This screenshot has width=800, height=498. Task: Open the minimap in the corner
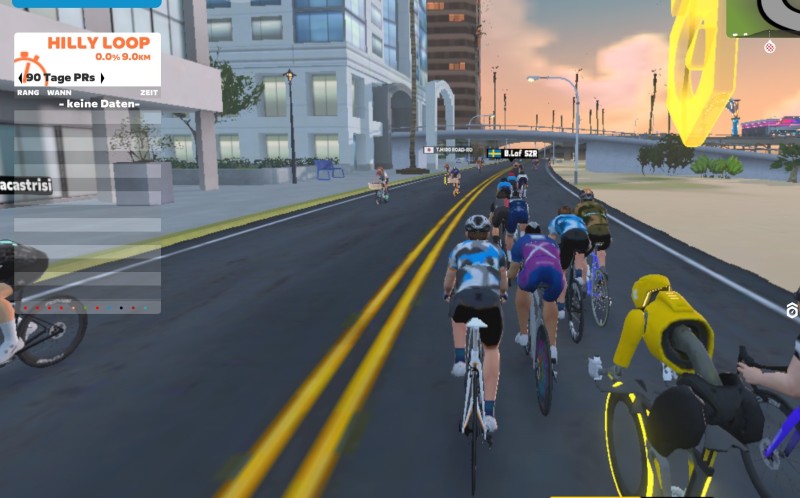(769, 16)
